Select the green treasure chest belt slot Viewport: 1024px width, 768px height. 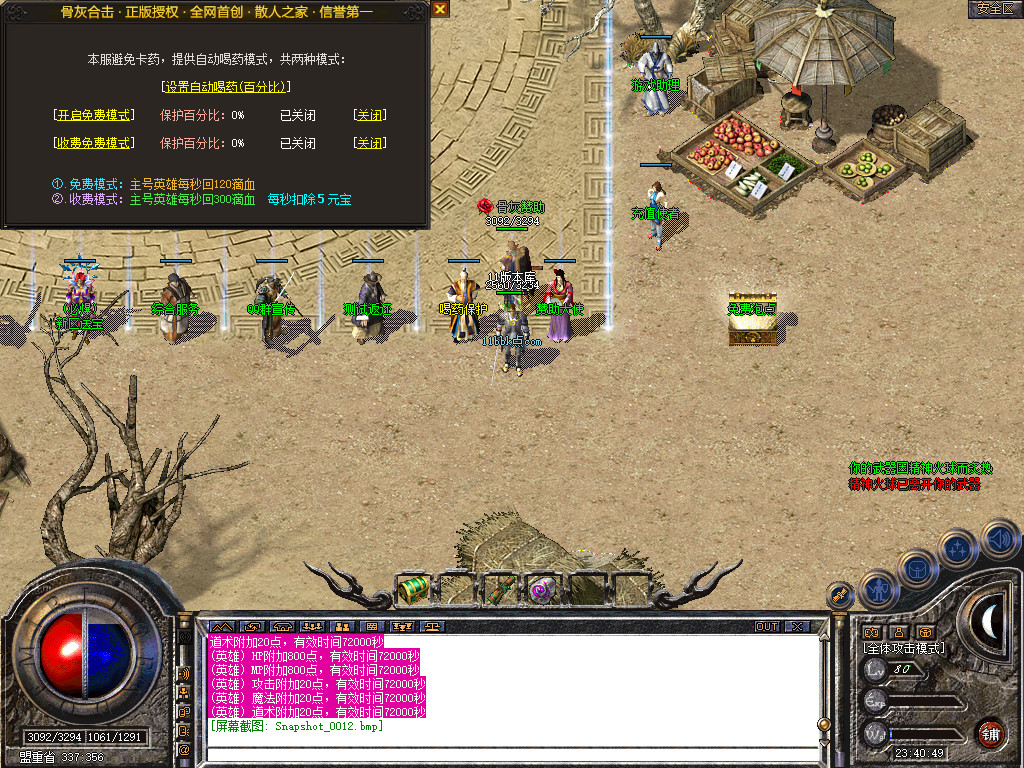pyautogui.click(x=413, y=590)
